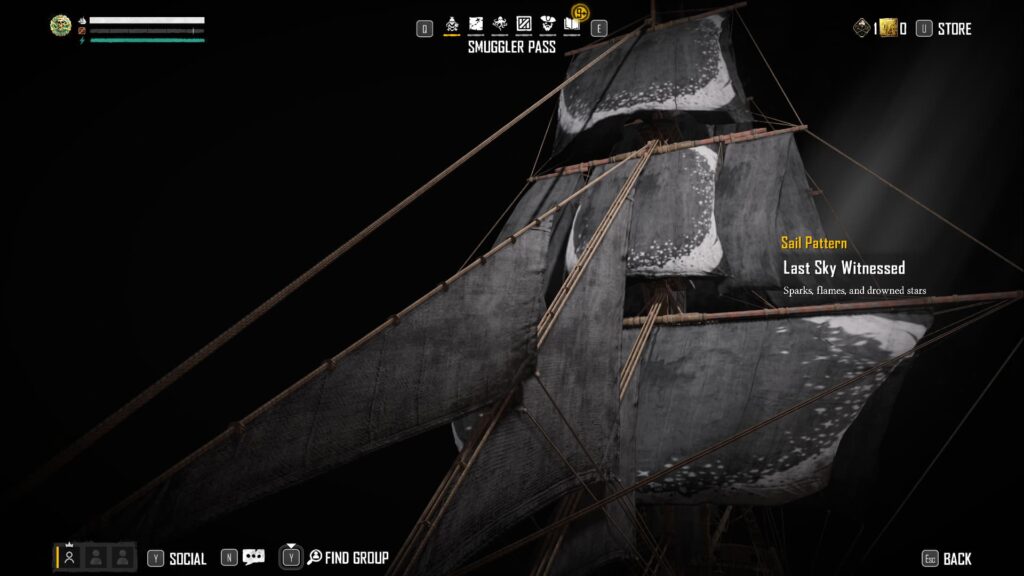This screenshot has height=576, width=1024.
Task: Open the kraken octopus tab
Action: (499, 24)
